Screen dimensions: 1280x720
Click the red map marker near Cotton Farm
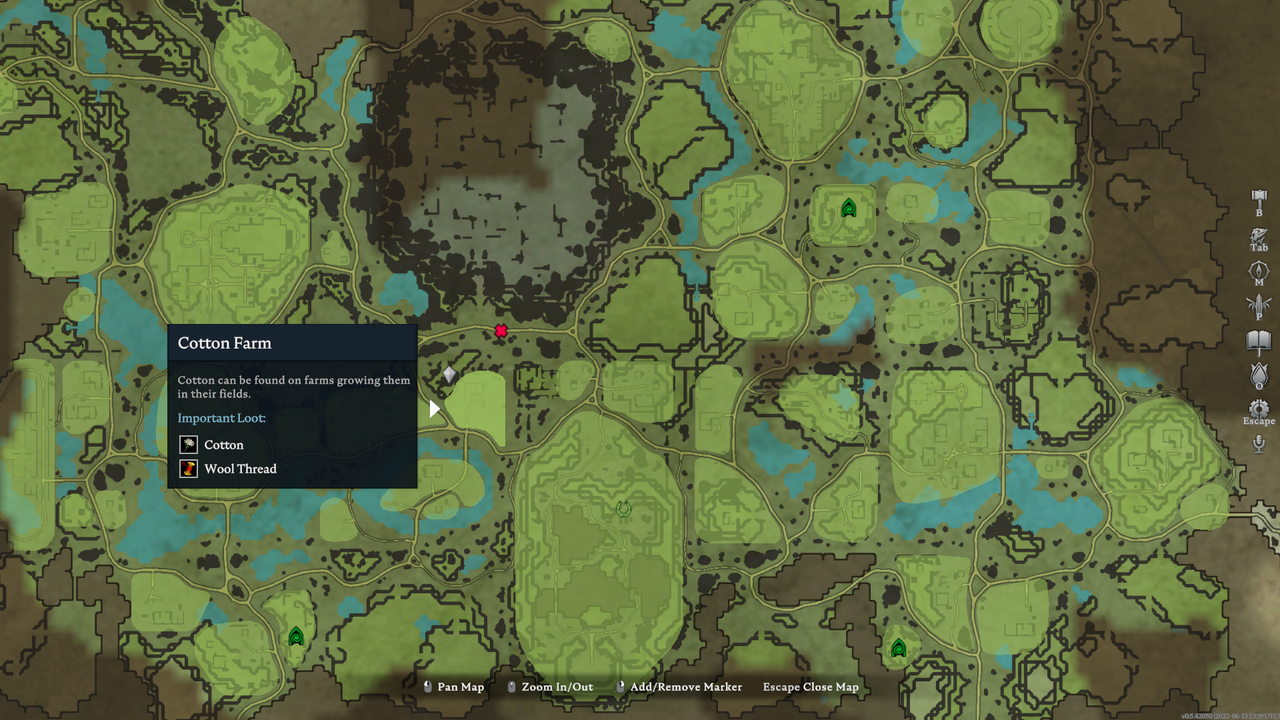[500, 330]
